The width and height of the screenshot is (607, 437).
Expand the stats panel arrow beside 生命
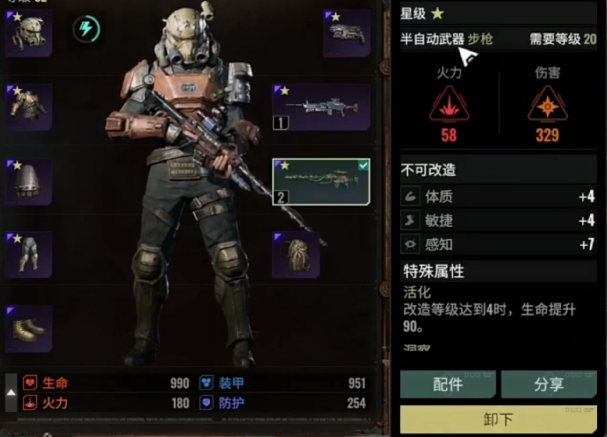pos(11,393)
